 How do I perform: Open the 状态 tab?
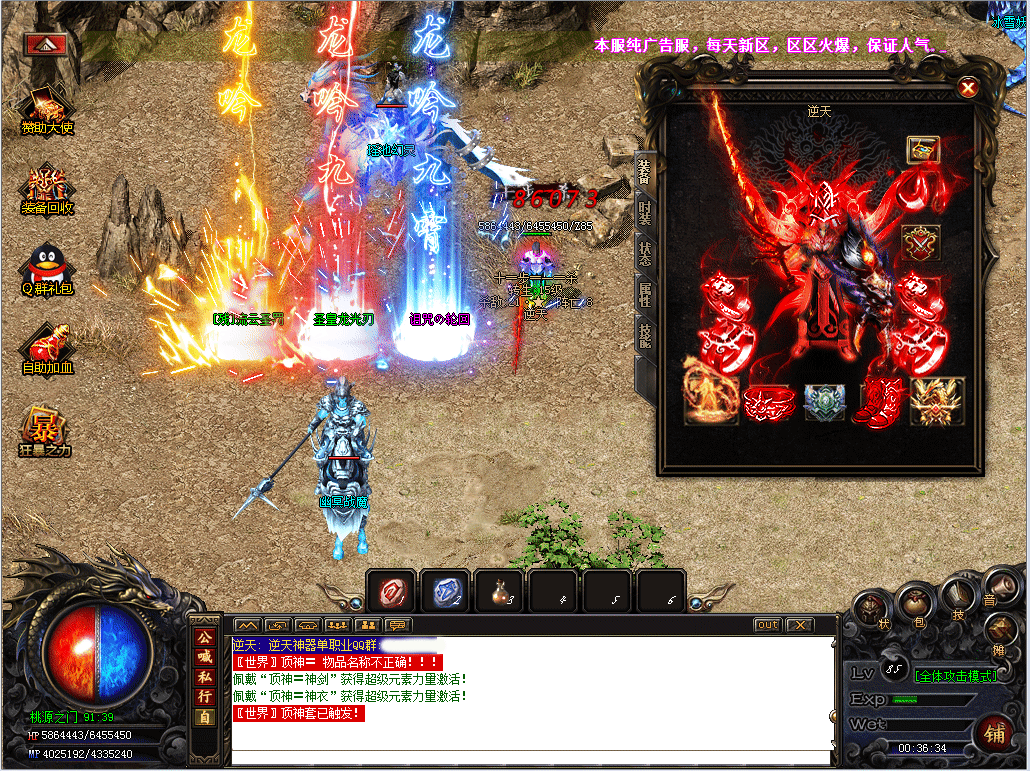coord(645,253)
